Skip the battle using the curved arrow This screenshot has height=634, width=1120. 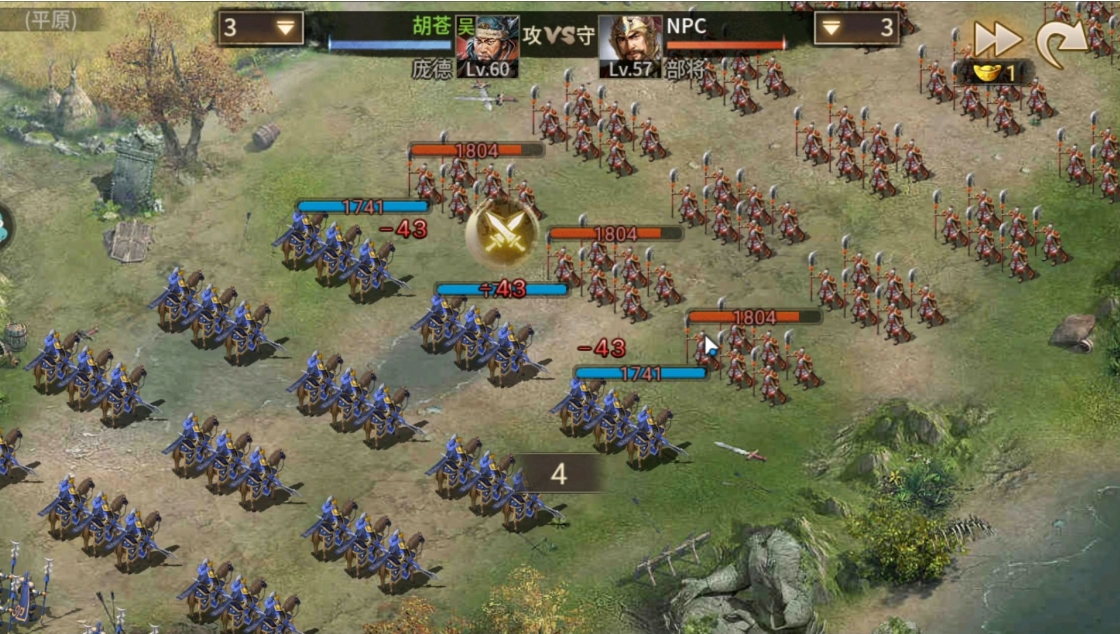[1061, 40]
